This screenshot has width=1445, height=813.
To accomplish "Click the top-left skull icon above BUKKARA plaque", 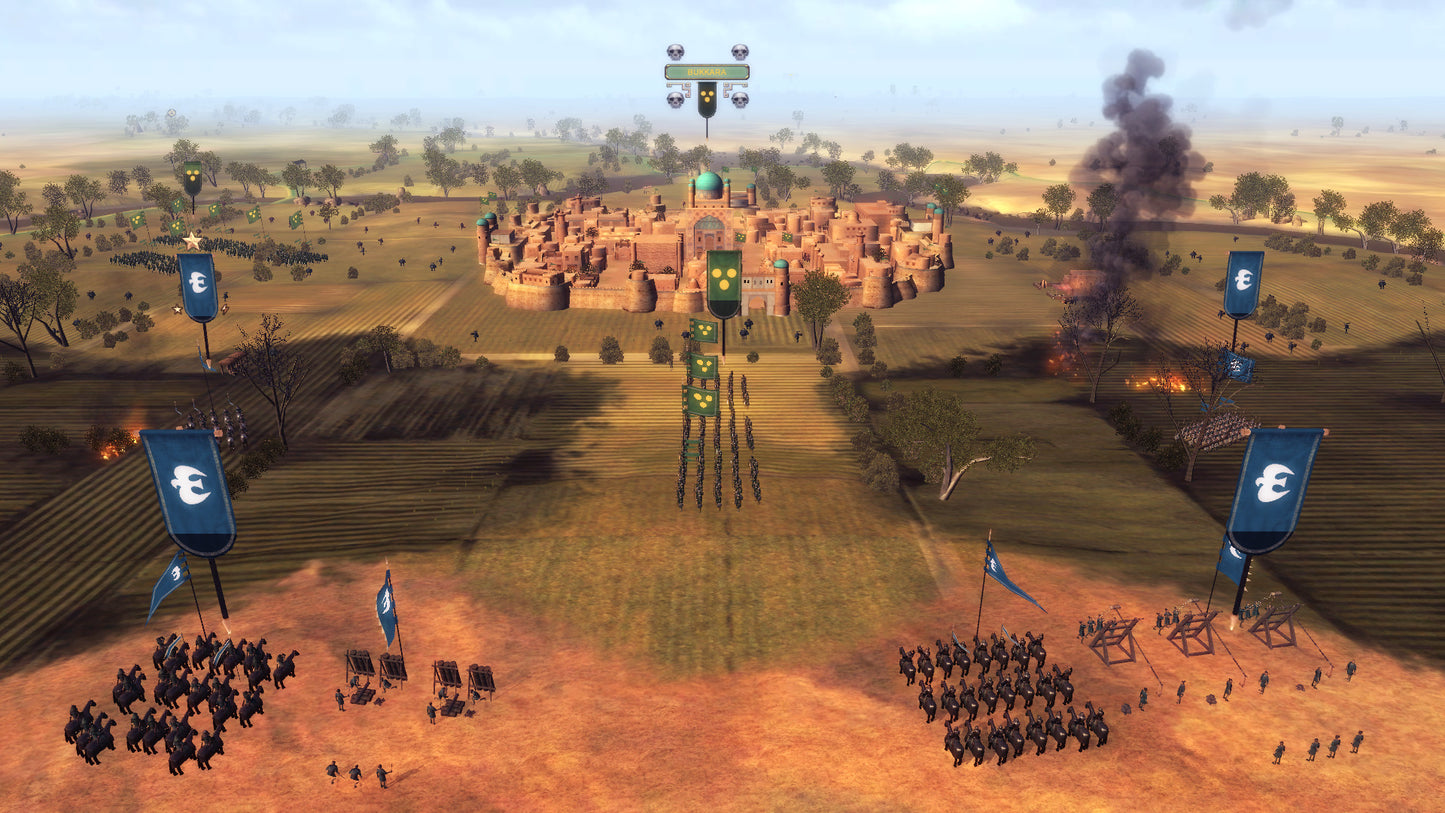I will 676,51.
